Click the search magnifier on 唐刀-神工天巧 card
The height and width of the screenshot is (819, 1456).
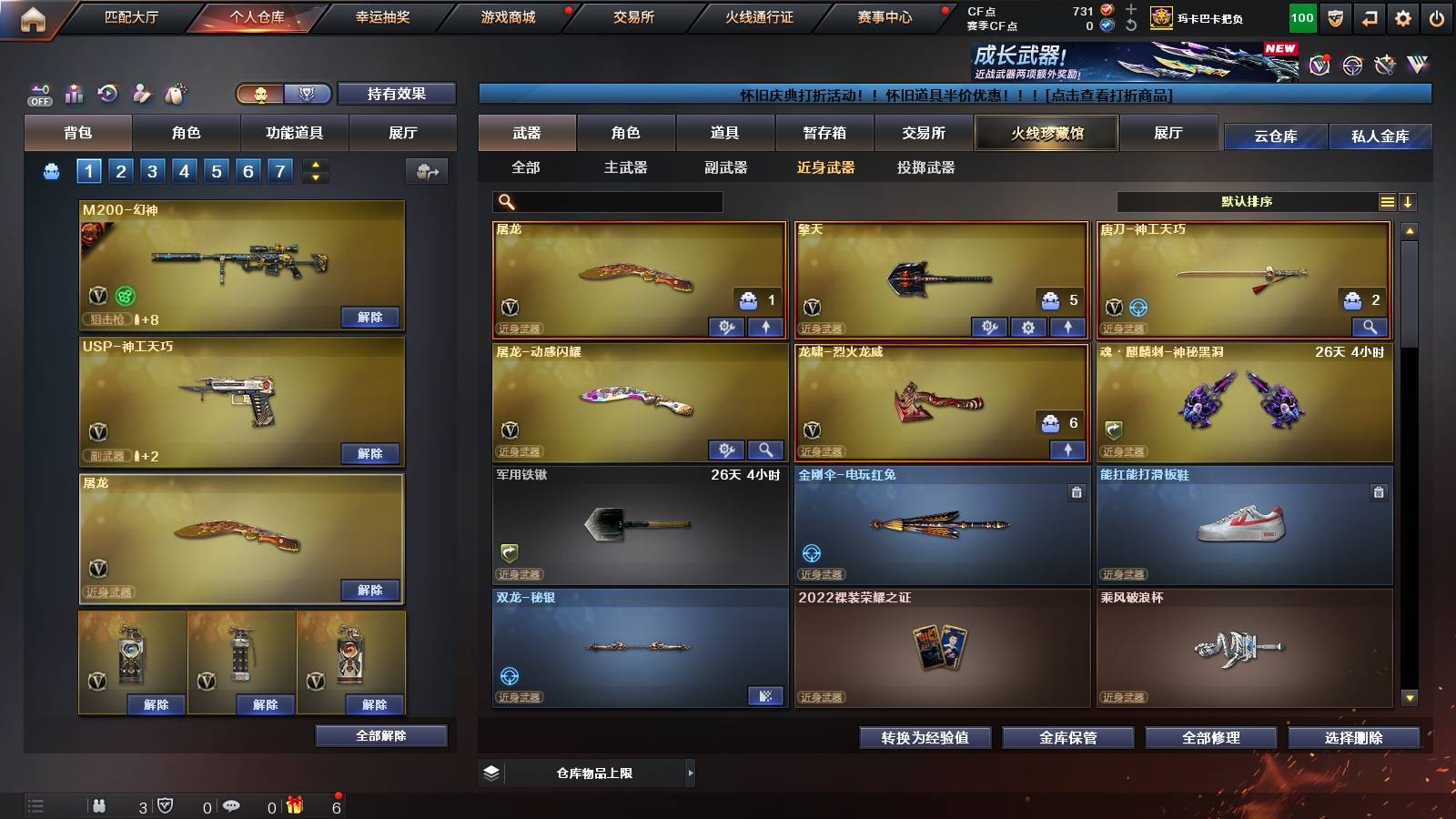[1370, 326]
